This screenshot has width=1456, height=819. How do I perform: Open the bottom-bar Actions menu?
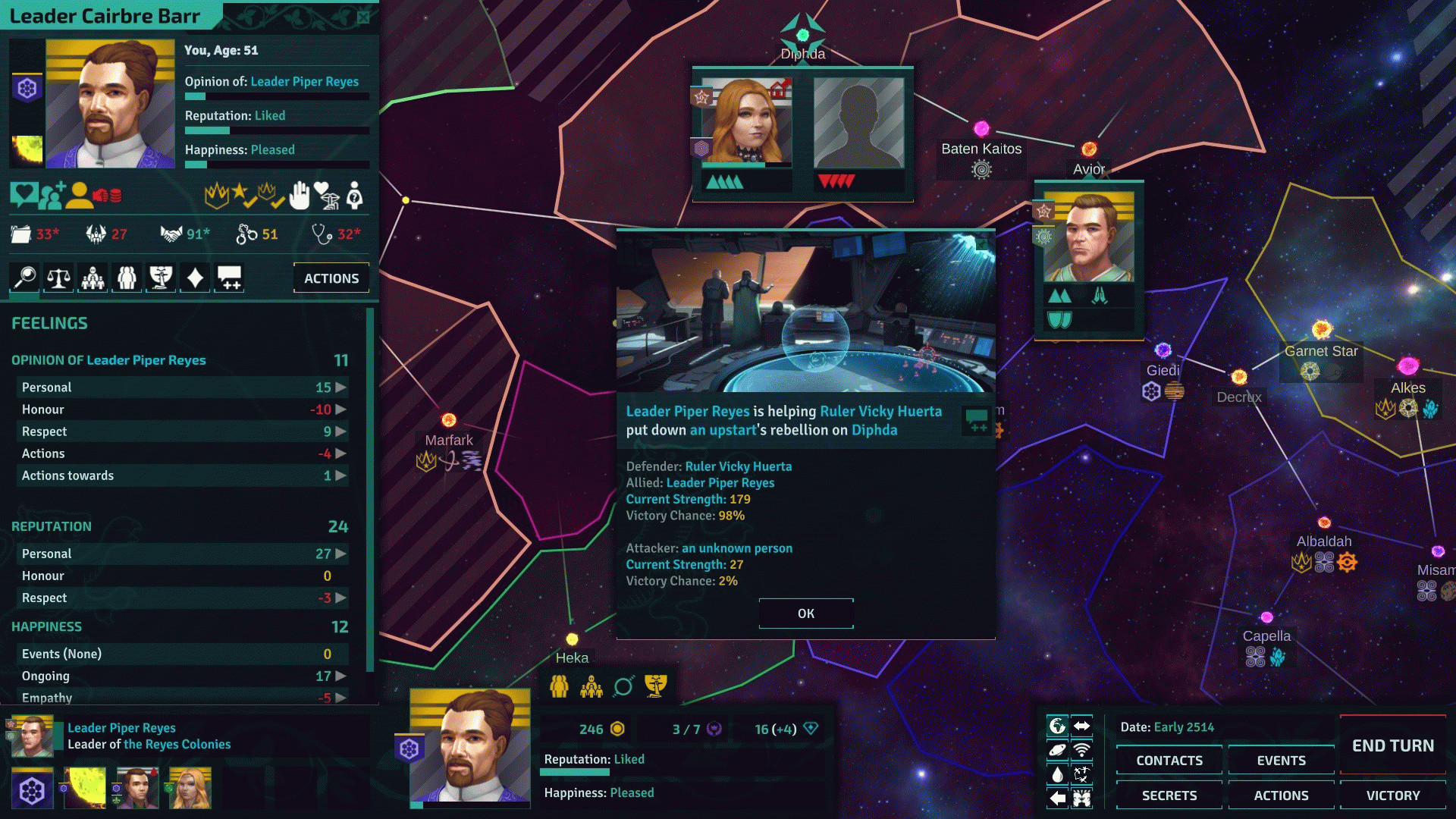1281,795
